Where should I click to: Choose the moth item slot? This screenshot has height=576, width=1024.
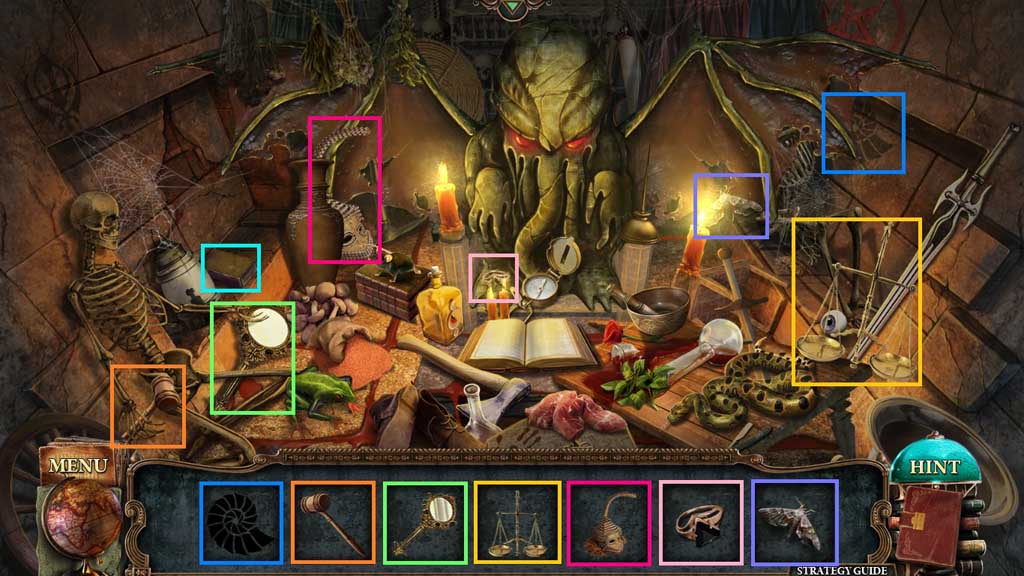point(794,523)
